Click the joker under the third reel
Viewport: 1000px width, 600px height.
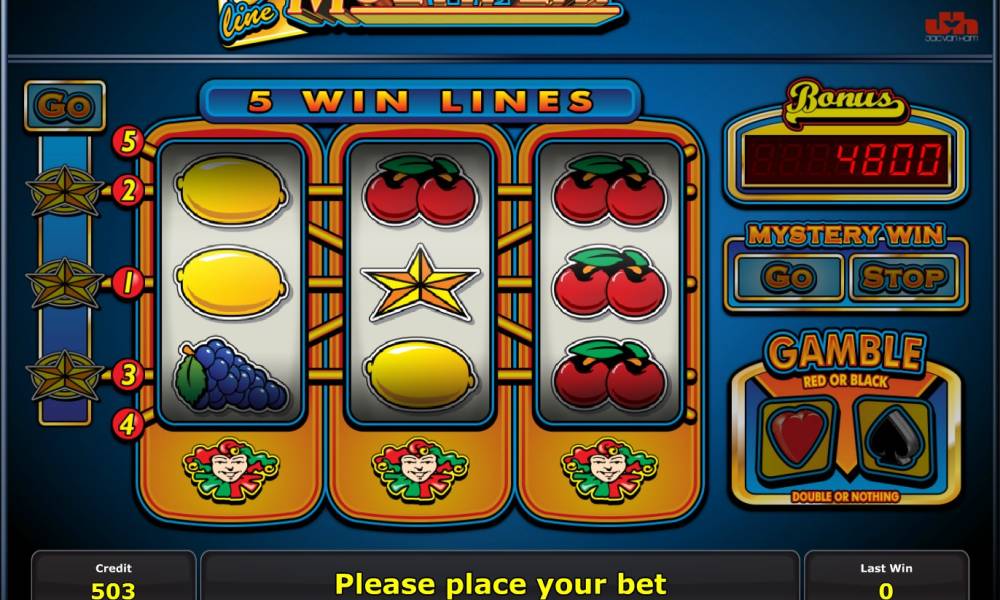tap(609, 470)
